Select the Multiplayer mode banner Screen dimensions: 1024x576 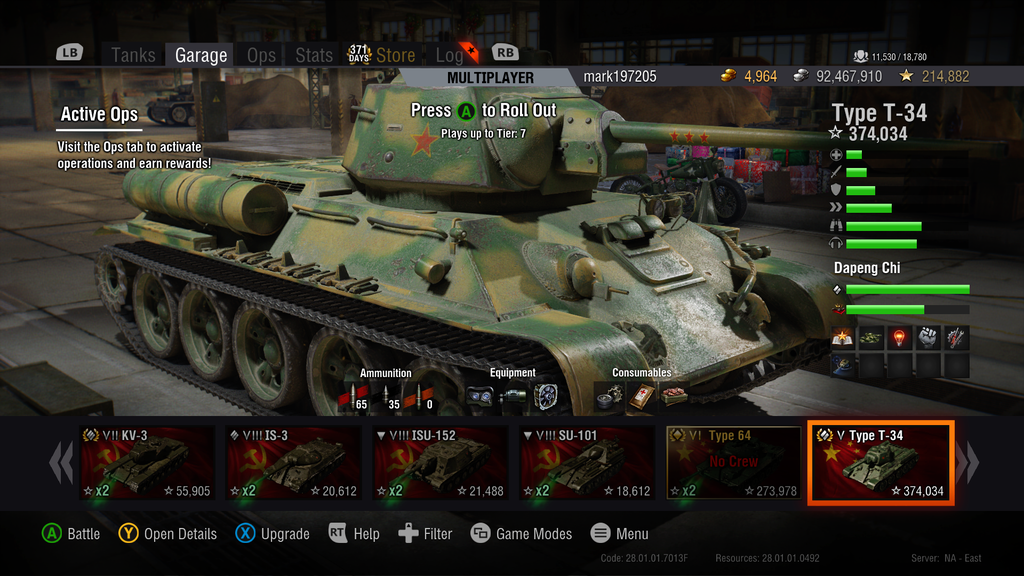[490, 78]
